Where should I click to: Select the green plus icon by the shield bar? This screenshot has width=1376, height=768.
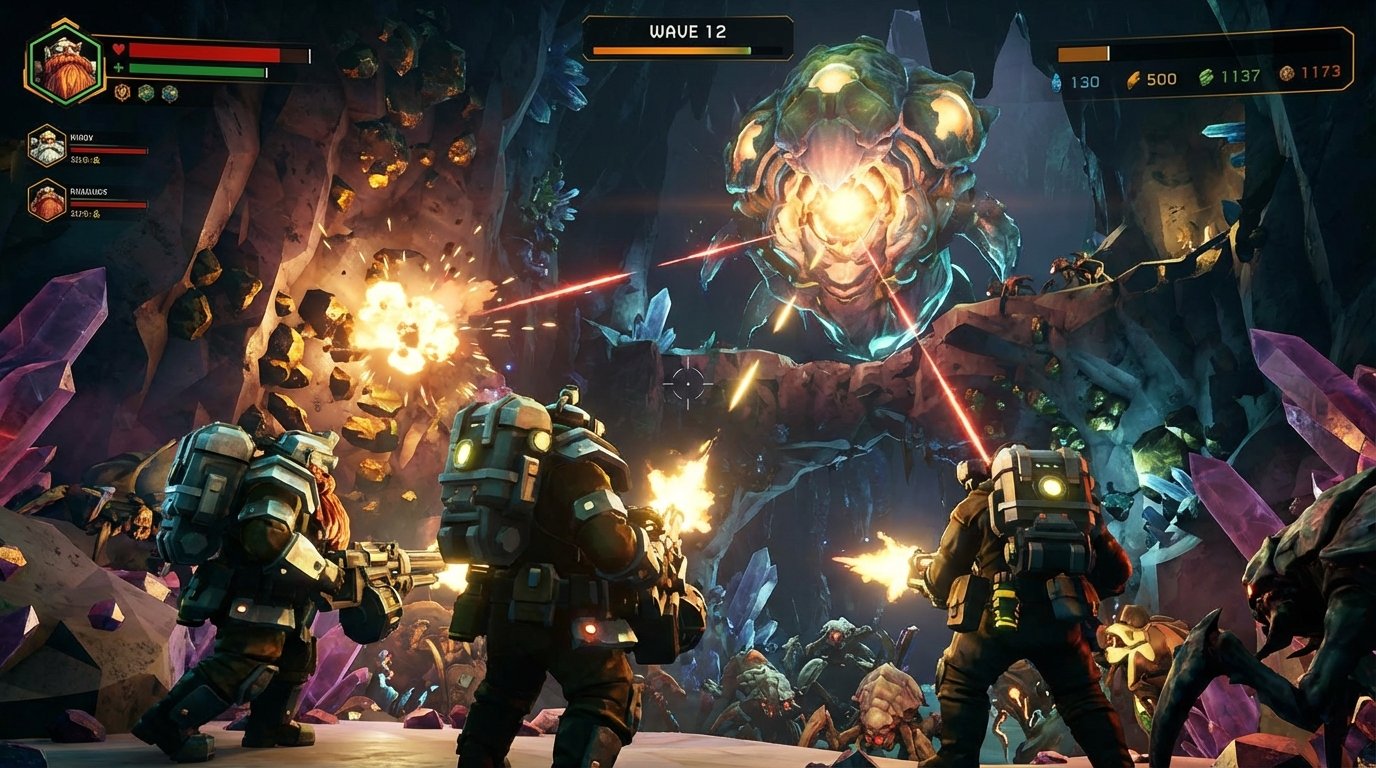tap(118, 67)
